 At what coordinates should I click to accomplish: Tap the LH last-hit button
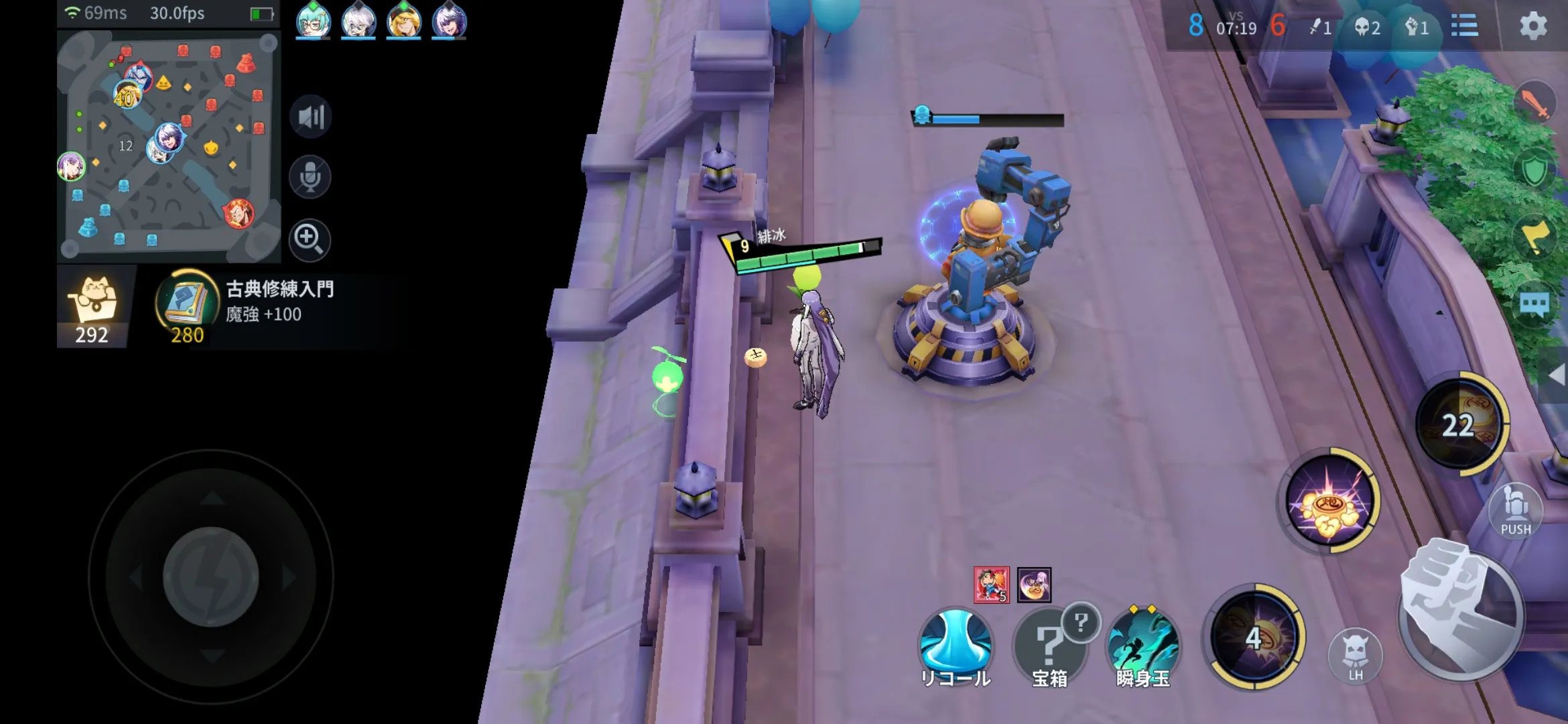tap(1355, 656)
